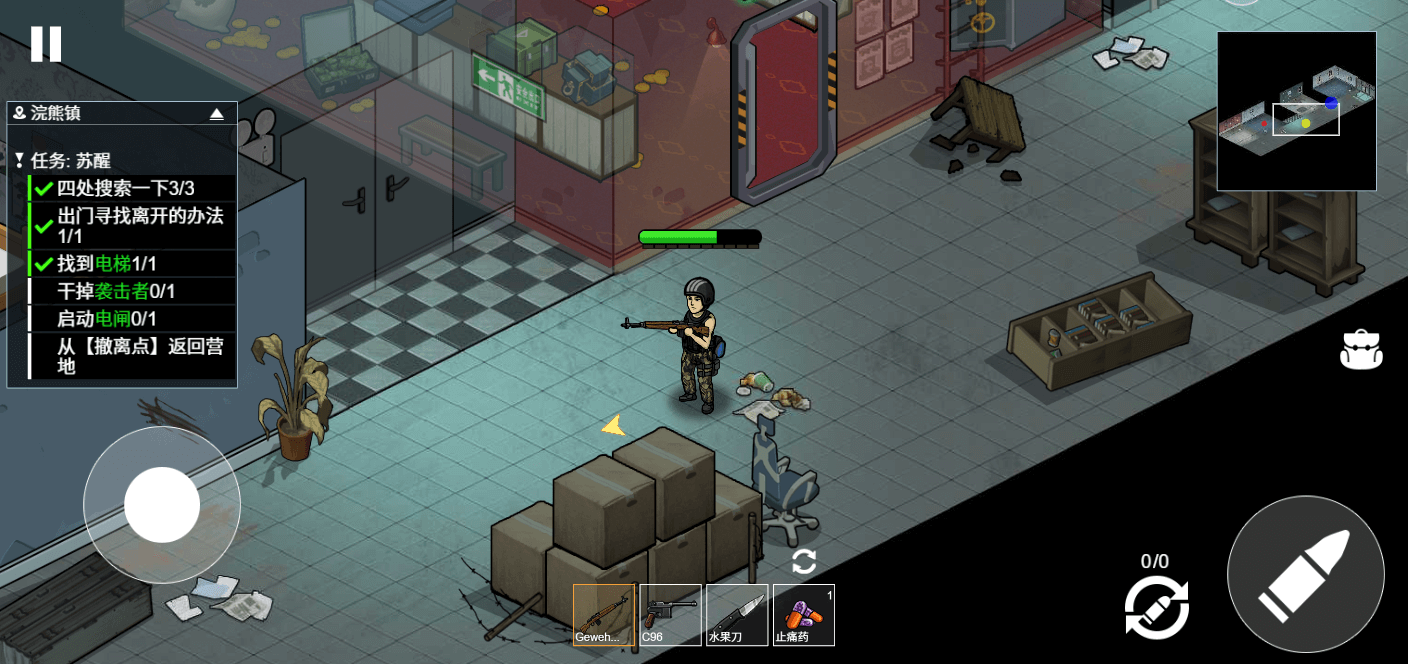This screenshot has width=1408, height=664.
Task: Use the 止痛药 painkiller item
Action: click(x=804, y=614)
